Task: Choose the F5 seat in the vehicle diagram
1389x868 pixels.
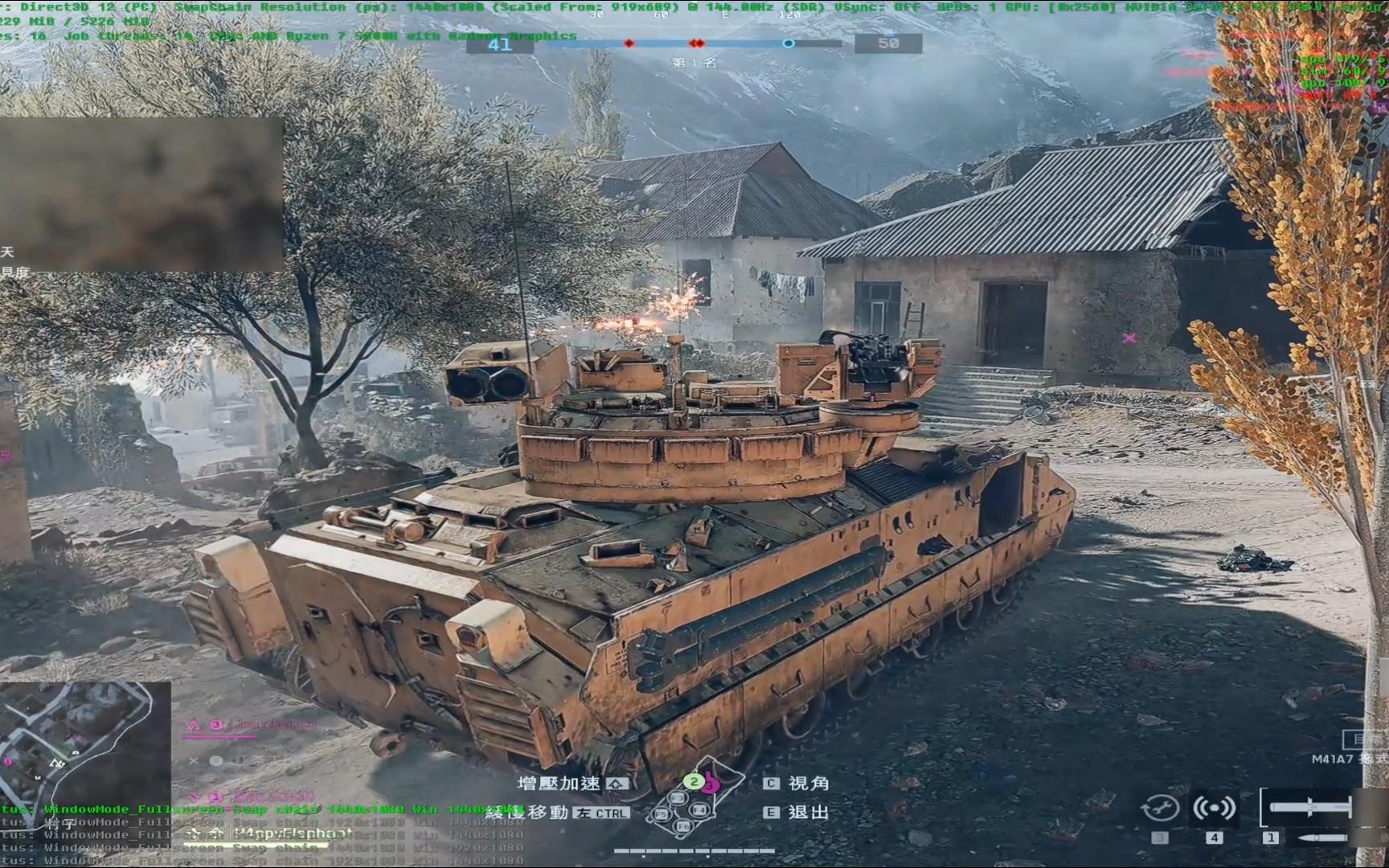Action: click(661, 814)
